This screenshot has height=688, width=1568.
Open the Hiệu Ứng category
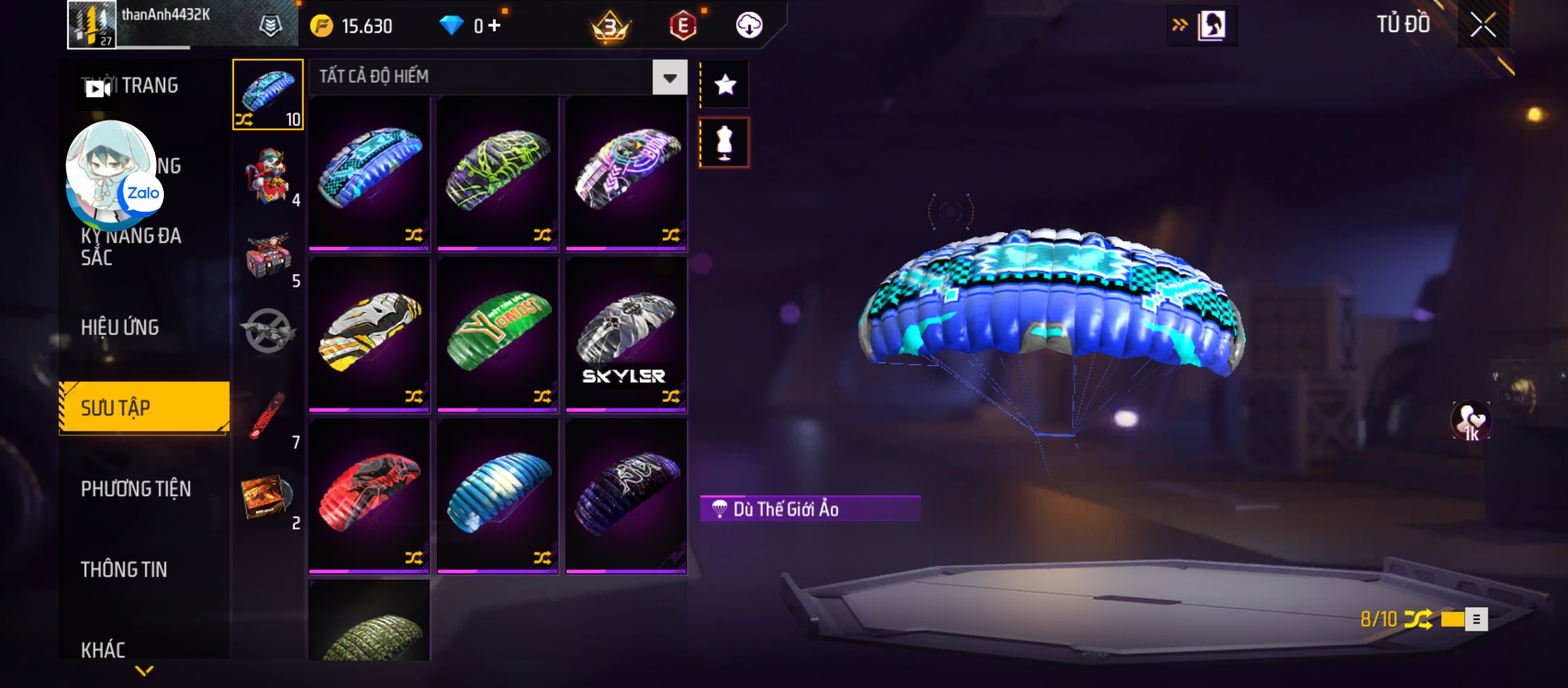click(120, 327)
